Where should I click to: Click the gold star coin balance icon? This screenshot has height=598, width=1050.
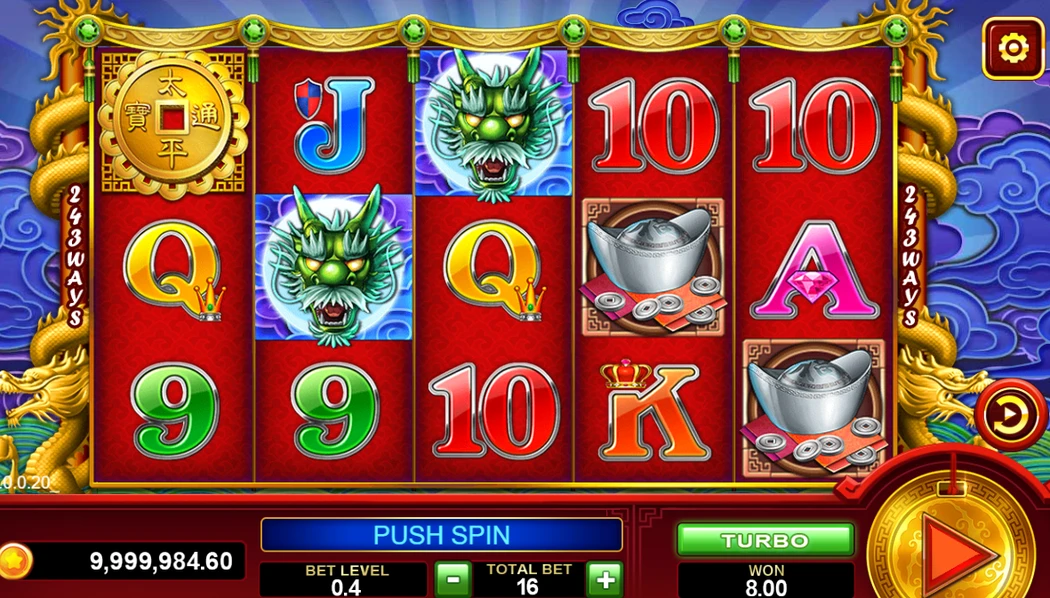point(14,561)
